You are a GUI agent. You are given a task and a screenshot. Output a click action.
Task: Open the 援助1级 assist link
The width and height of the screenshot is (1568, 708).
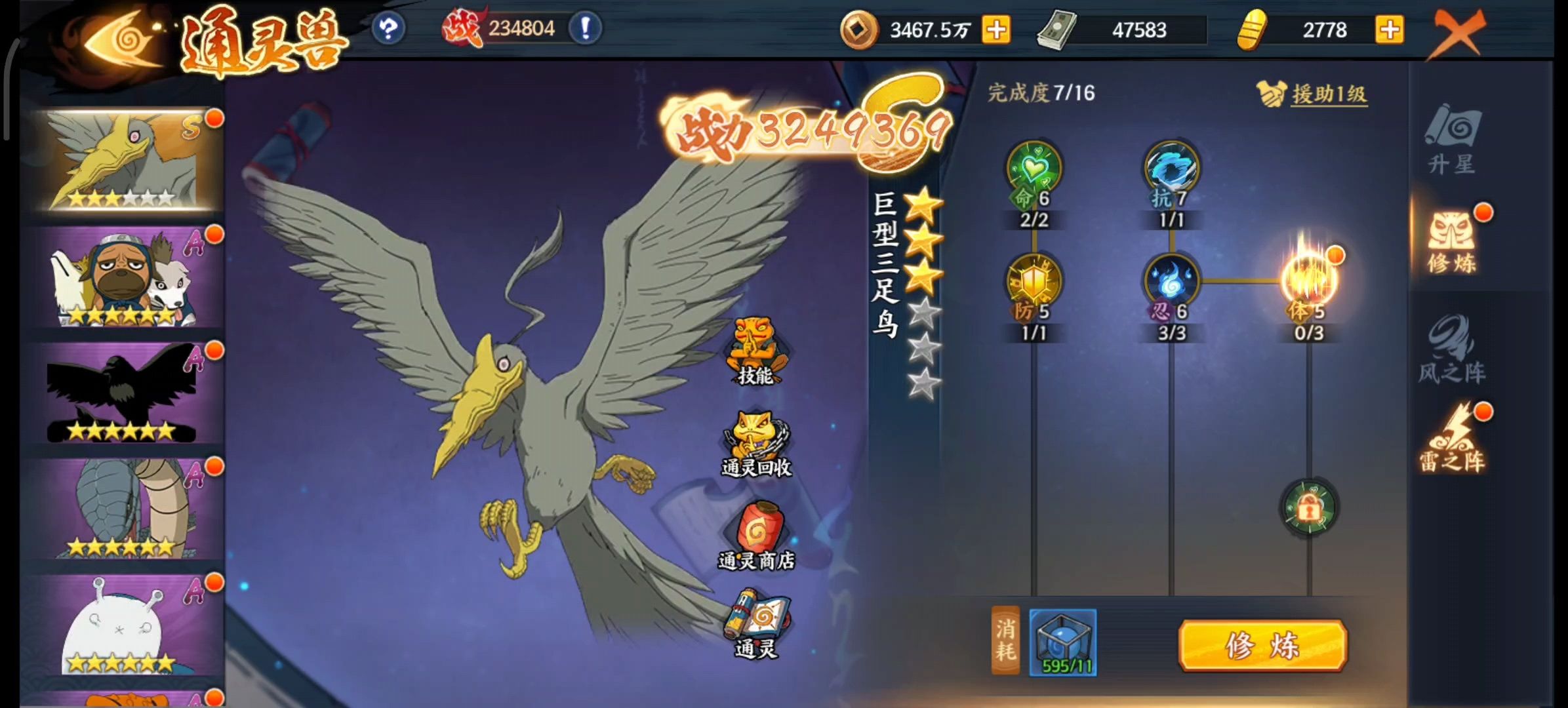coord(1328,94)
